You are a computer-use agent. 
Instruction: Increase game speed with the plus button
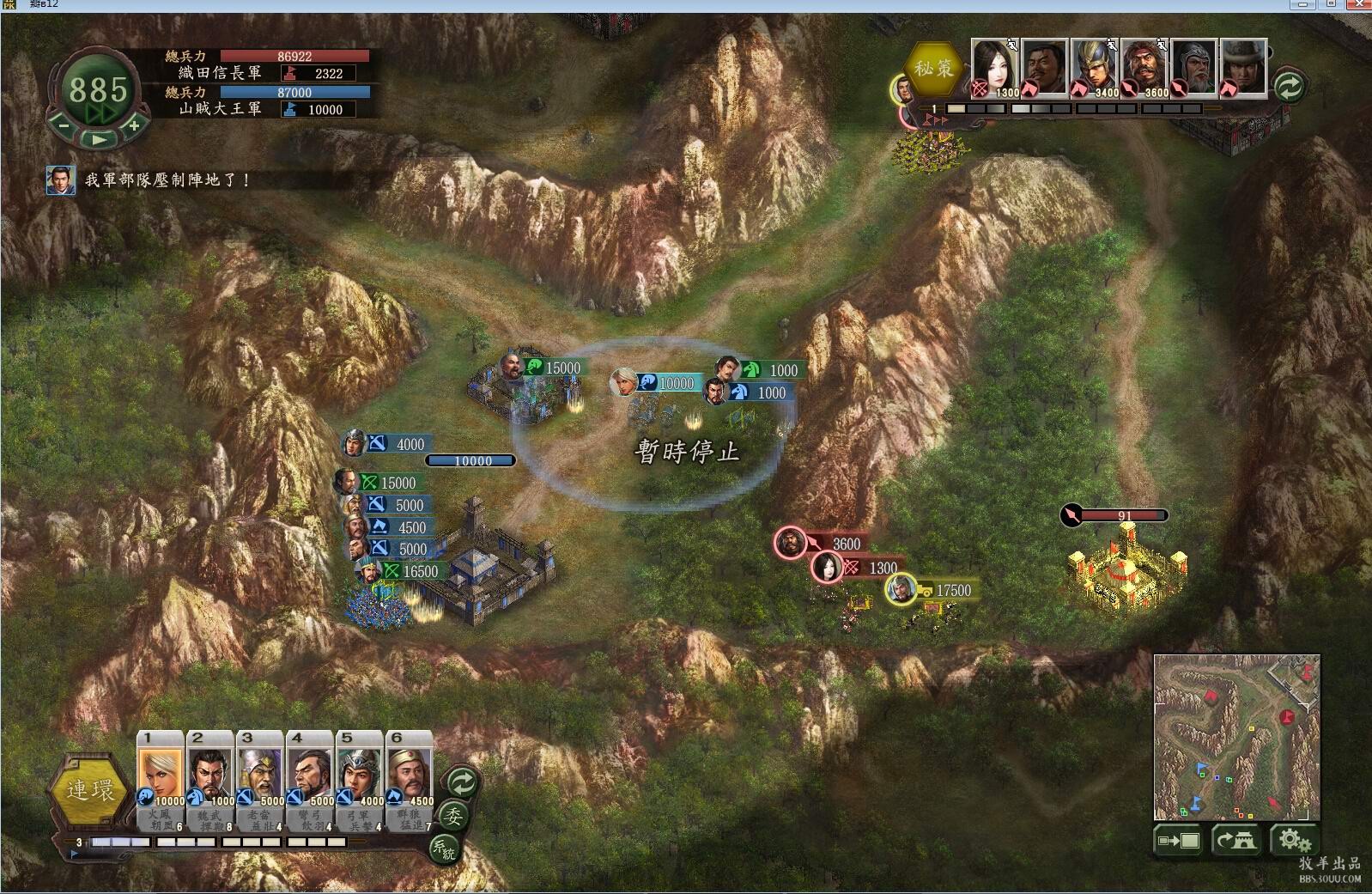(134, 125)
